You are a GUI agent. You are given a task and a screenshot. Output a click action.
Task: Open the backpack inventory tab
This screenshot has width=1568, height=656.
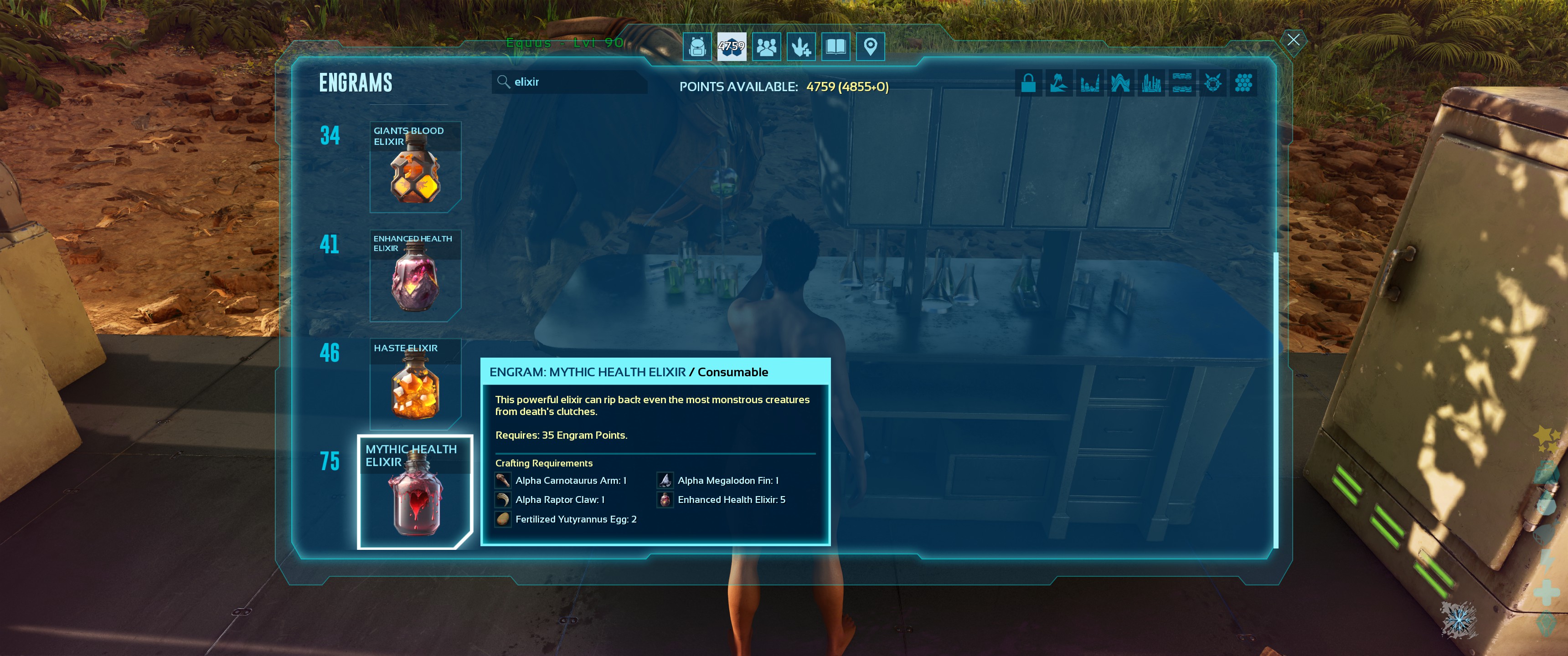(697, 47)
